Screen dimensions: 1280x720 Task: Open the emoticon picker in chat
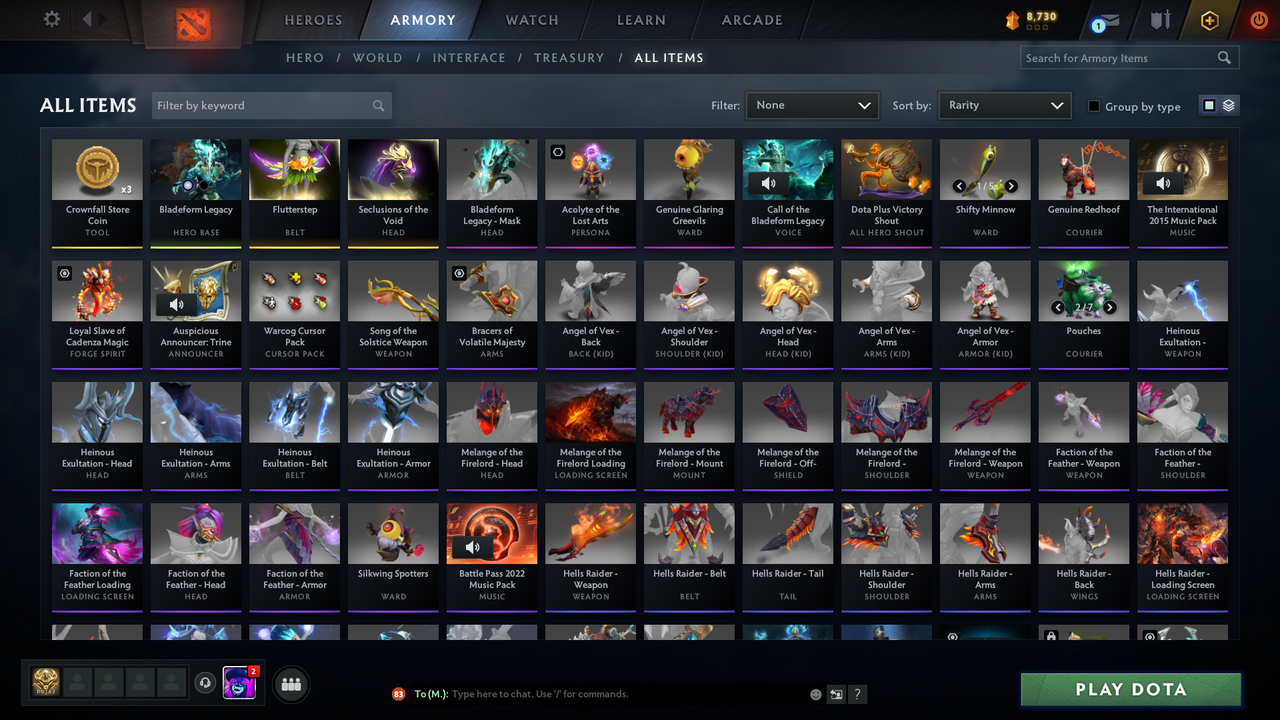coord(815,693)
